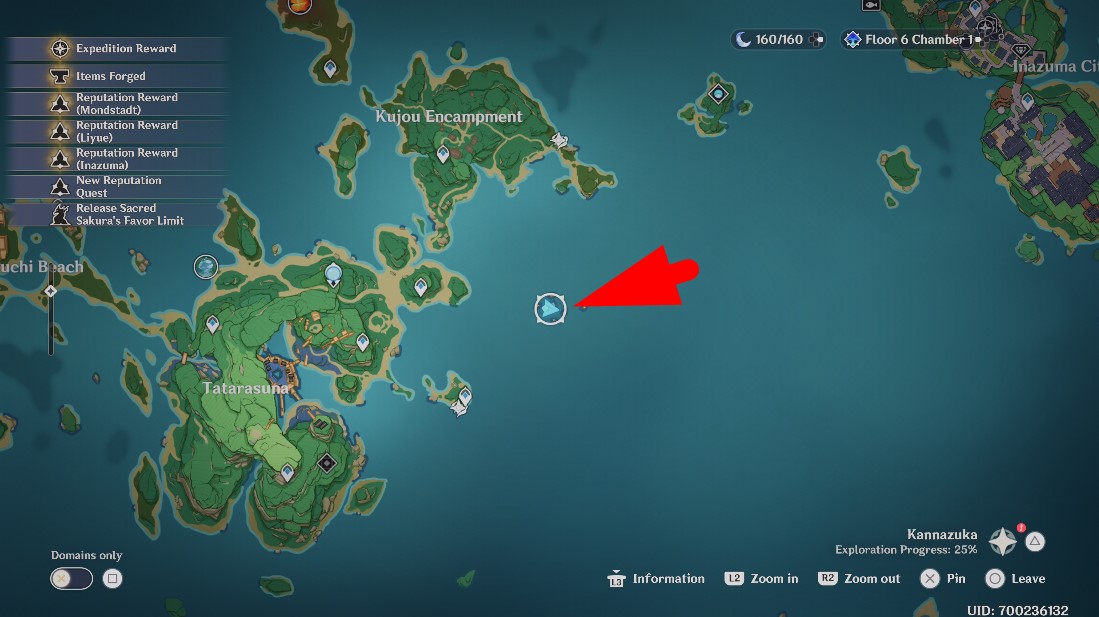The image size is (1099, 617).
Task: Open the Floor 6 Chamber 1 Spiral Abyss tracker
Action: [908, 40]
